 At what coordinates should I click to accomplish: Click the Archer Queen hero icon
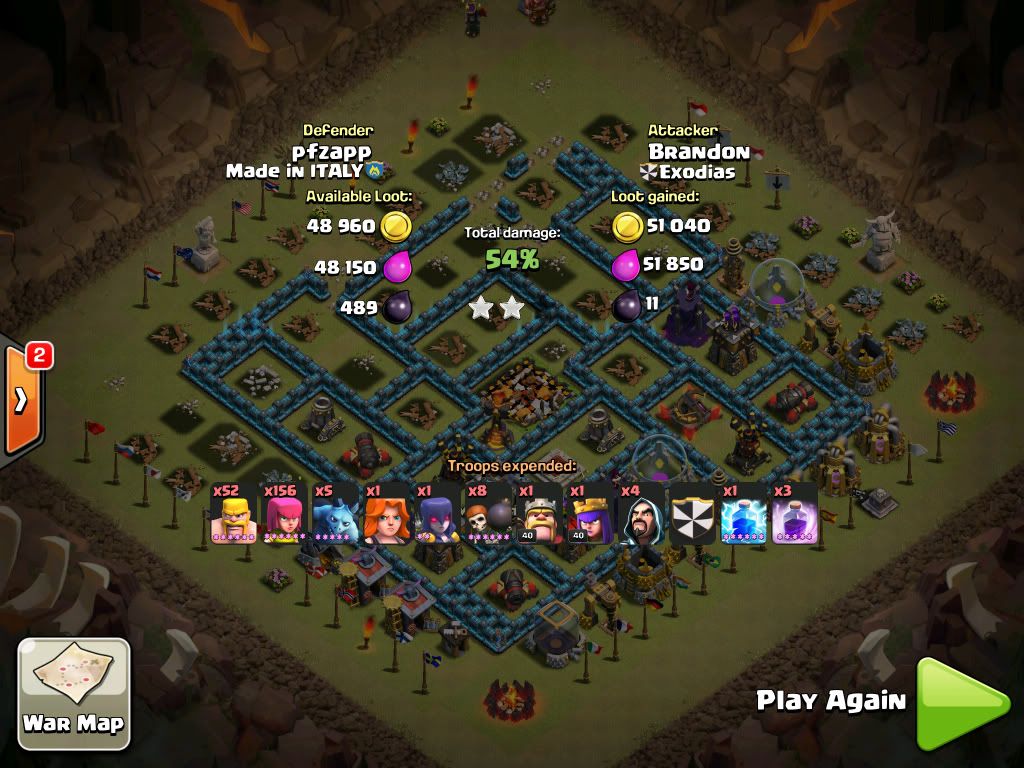[591, 516]
